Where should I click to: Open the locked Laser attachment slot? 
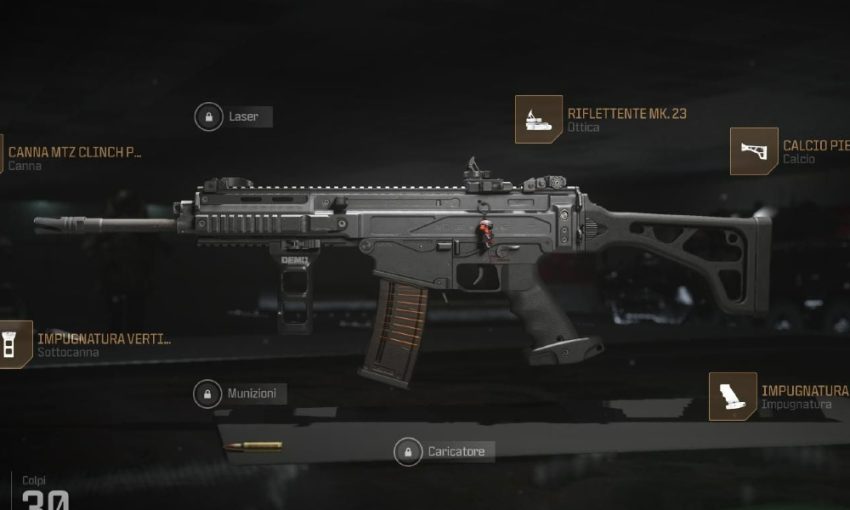(x=232, y=117)
